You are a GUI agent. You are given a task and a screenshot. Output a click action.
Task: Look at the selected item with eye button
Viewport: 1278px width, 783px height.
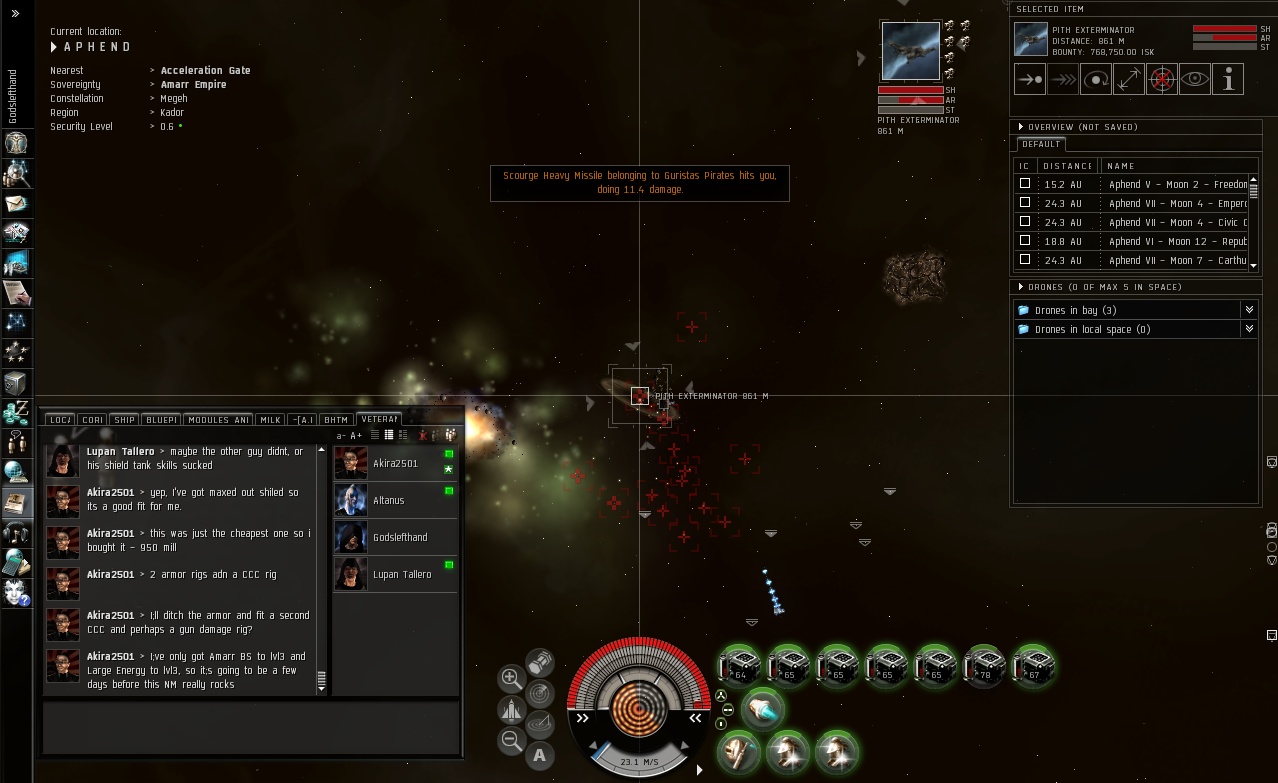pyautogui.click(x=1195, y=79)
